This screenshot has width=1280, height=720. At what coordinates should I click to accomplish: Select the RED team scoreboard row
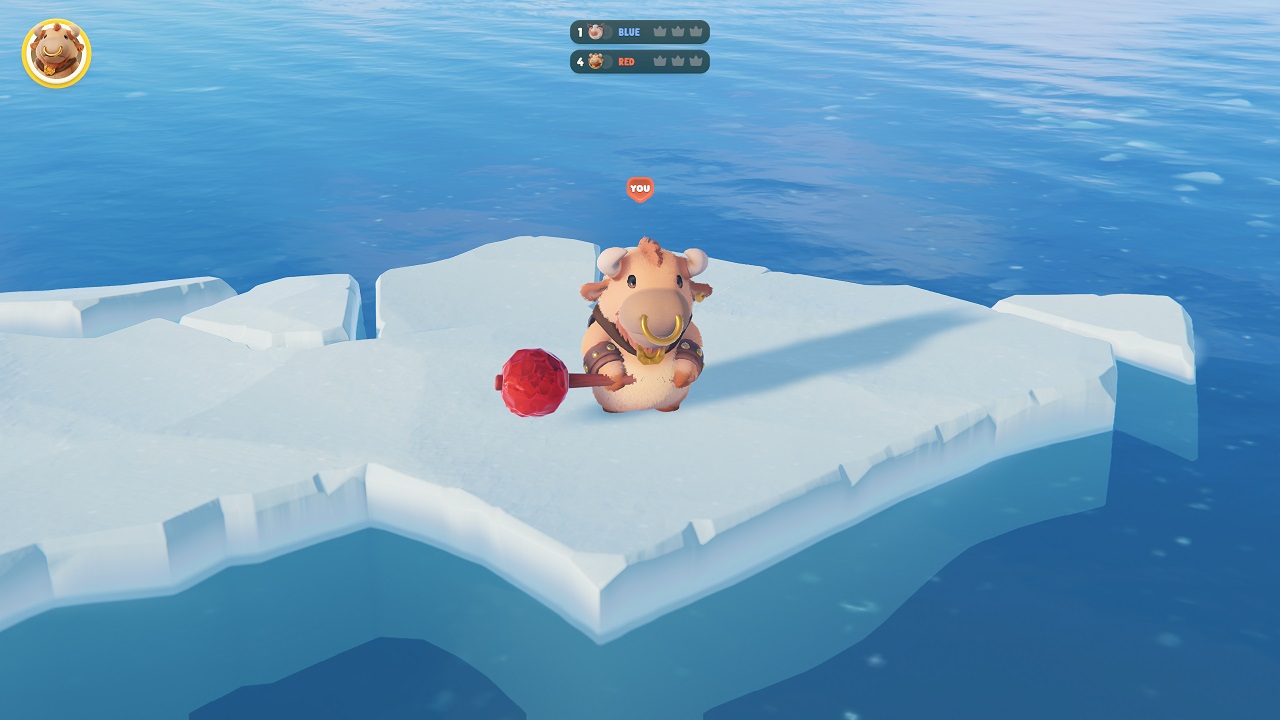pyautogui.click(x=640, y=62)
